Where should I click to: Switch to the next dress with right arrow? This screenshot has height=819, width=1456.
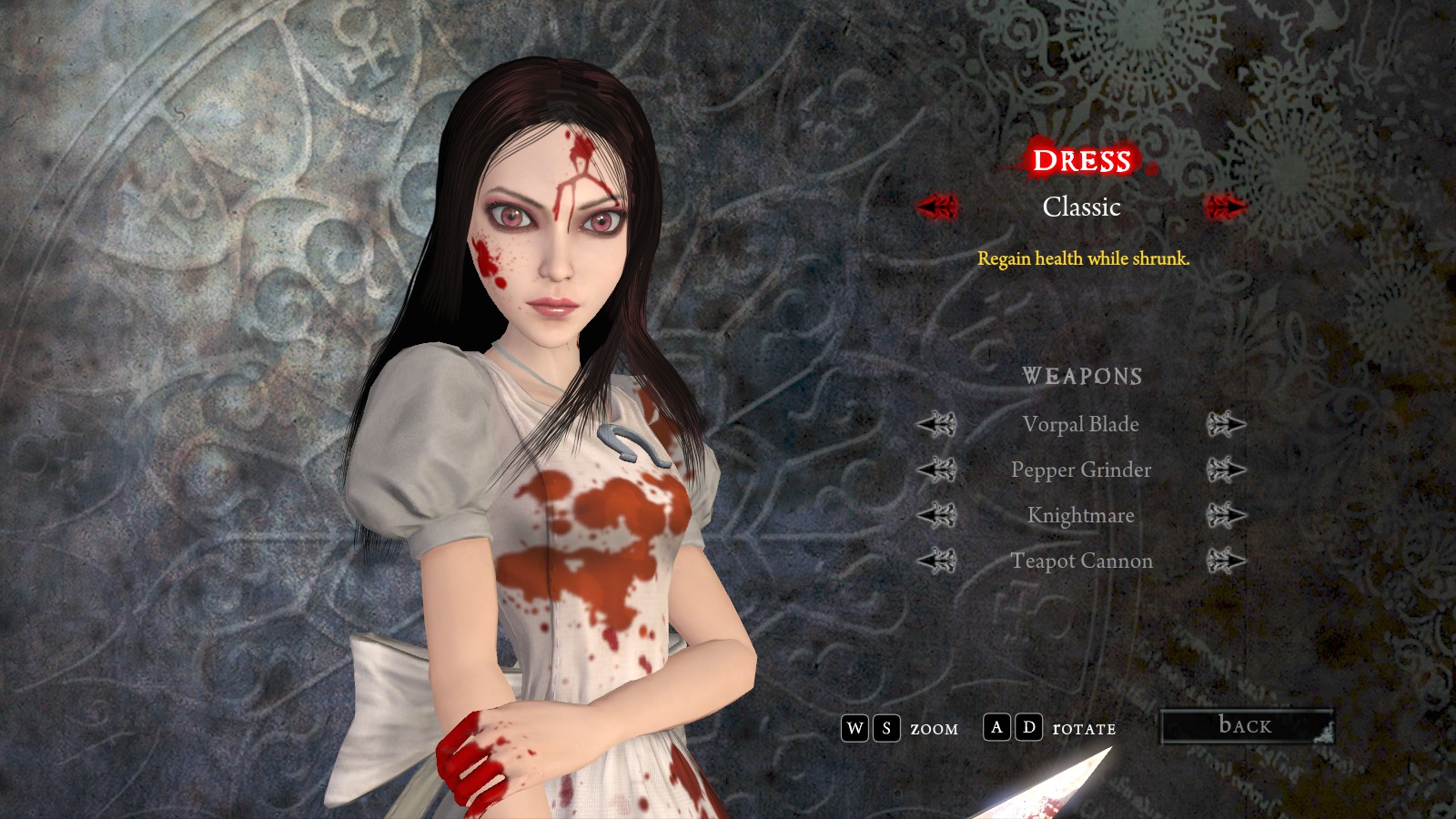pyautogui.click(x=1225, y=207)
